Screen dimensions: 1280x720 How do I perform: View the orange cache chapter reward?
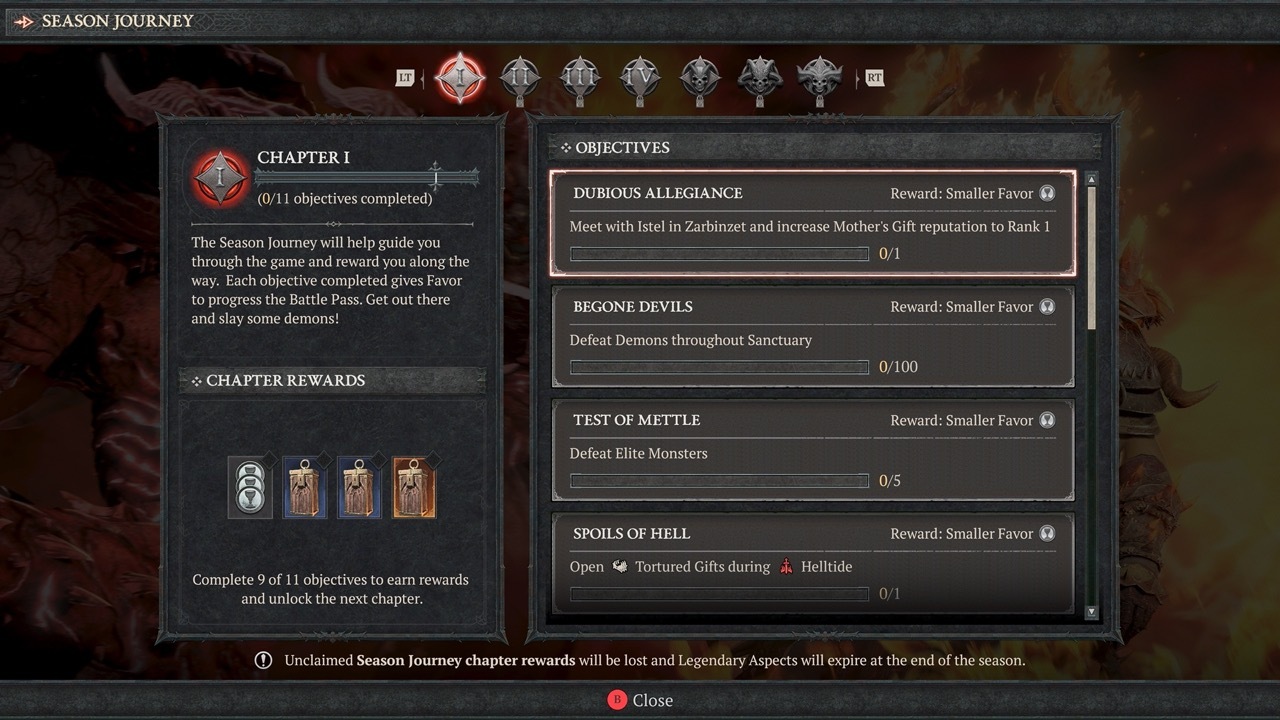(x=414, y=487)
